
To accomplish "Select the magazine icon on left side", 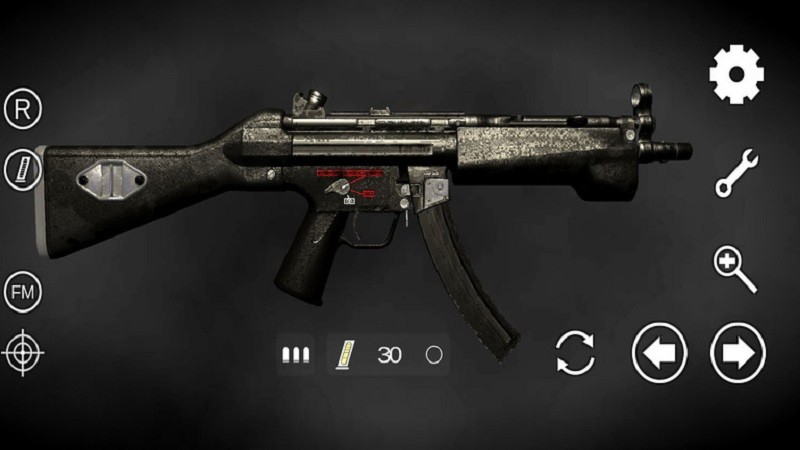I will coord(22,170).
